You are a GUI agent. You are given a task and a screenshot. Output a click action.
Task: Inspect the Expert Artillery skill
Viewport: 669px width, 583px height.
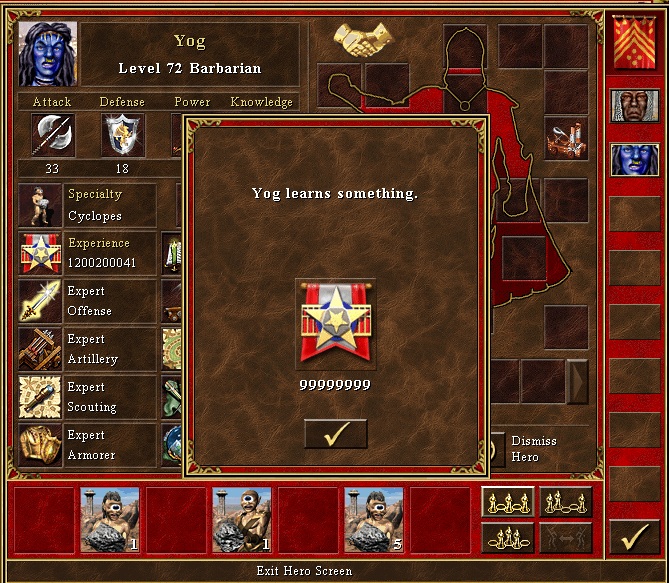[x=39, y=349]
